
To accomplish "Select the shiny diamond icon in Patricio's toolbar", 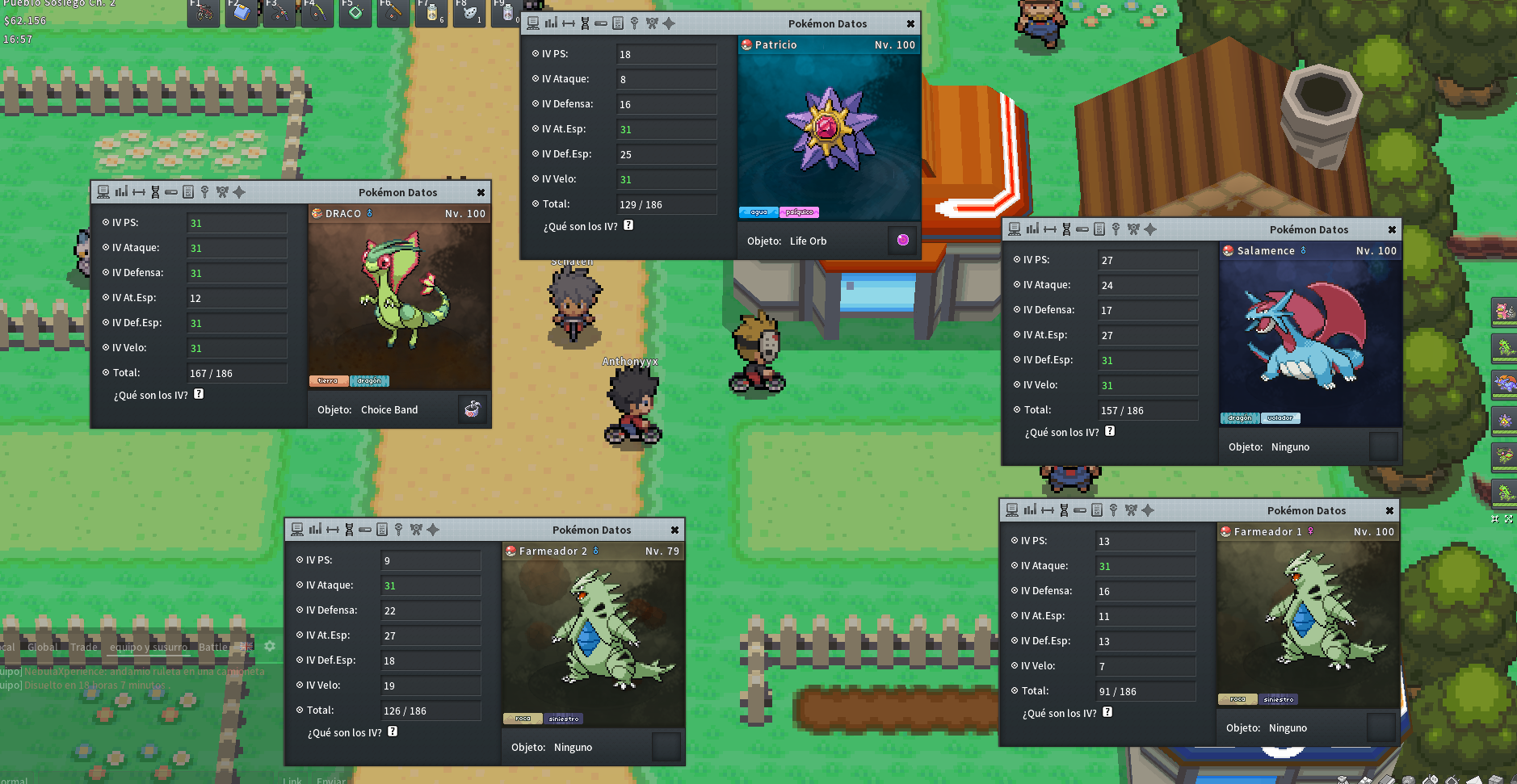I will (x=669, y=23).
